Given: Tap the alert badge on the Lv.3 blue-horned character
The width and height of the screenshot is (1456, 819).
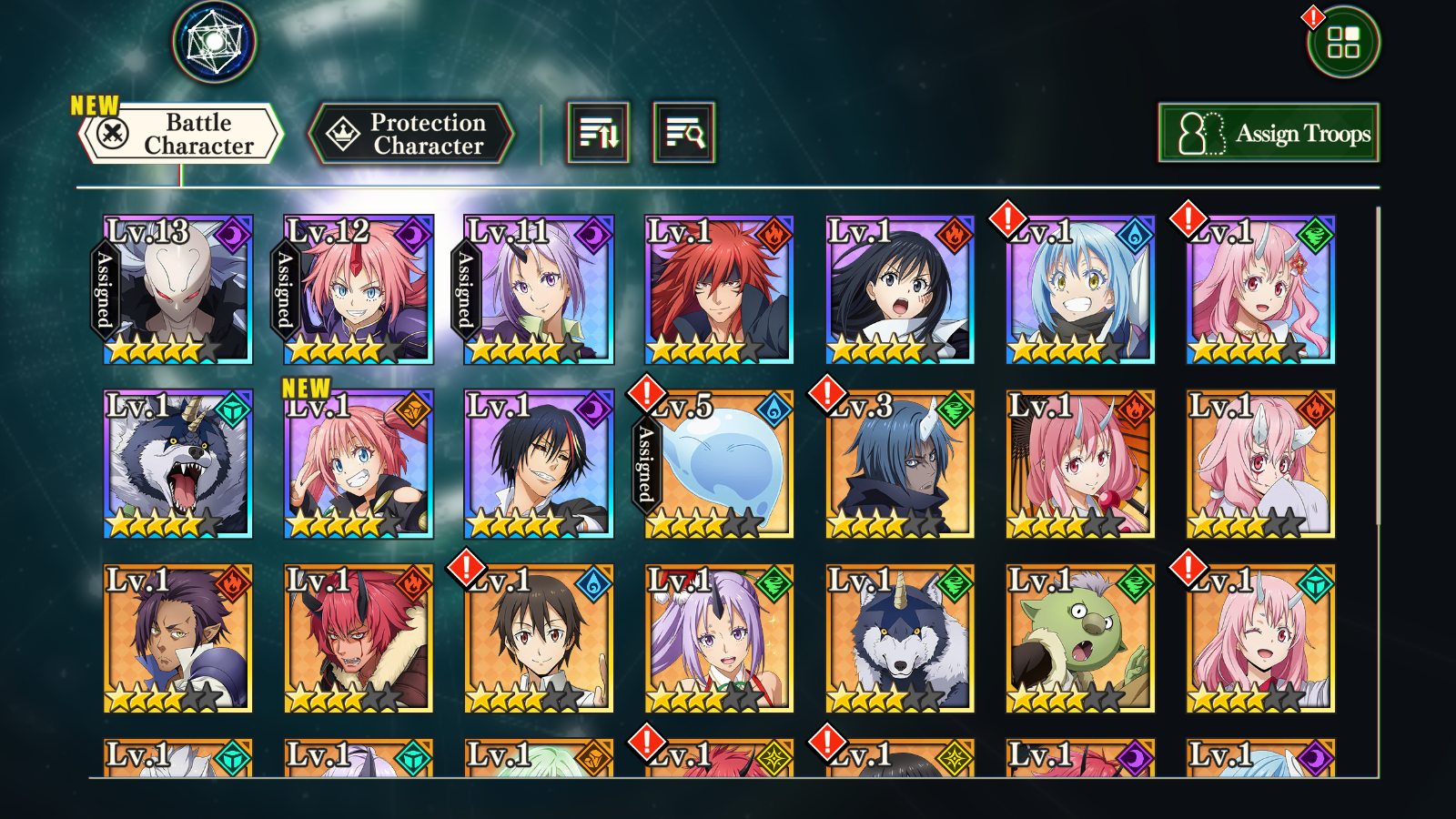Looking at the screenshot, I should pyautogui.click(x=826, y=396).
